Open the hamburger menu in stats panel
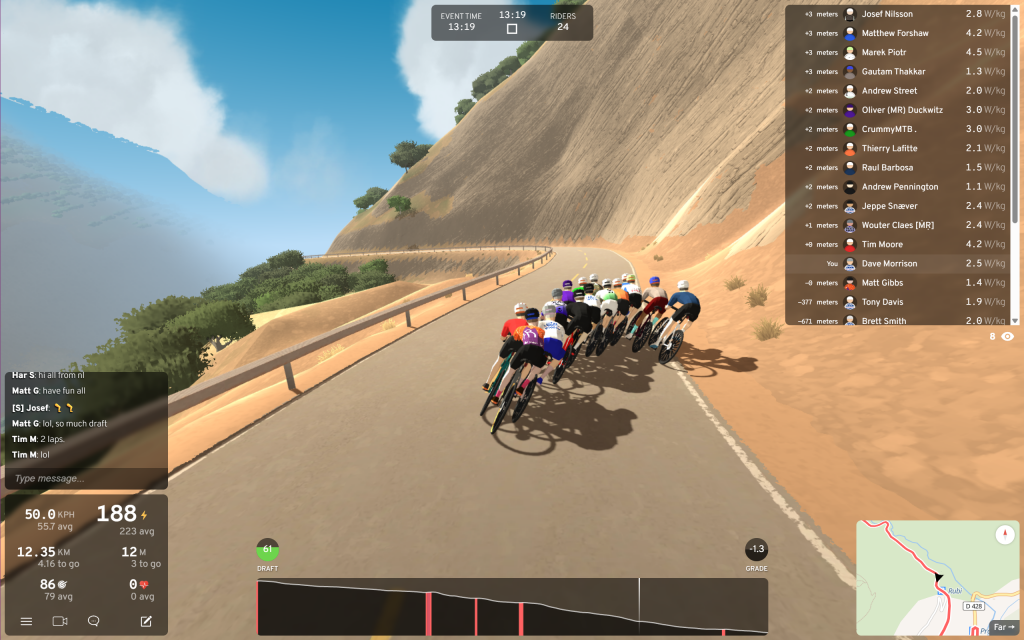Image resolution: width=1024 pixels, height=640 pixels. [x=27, y=621]
